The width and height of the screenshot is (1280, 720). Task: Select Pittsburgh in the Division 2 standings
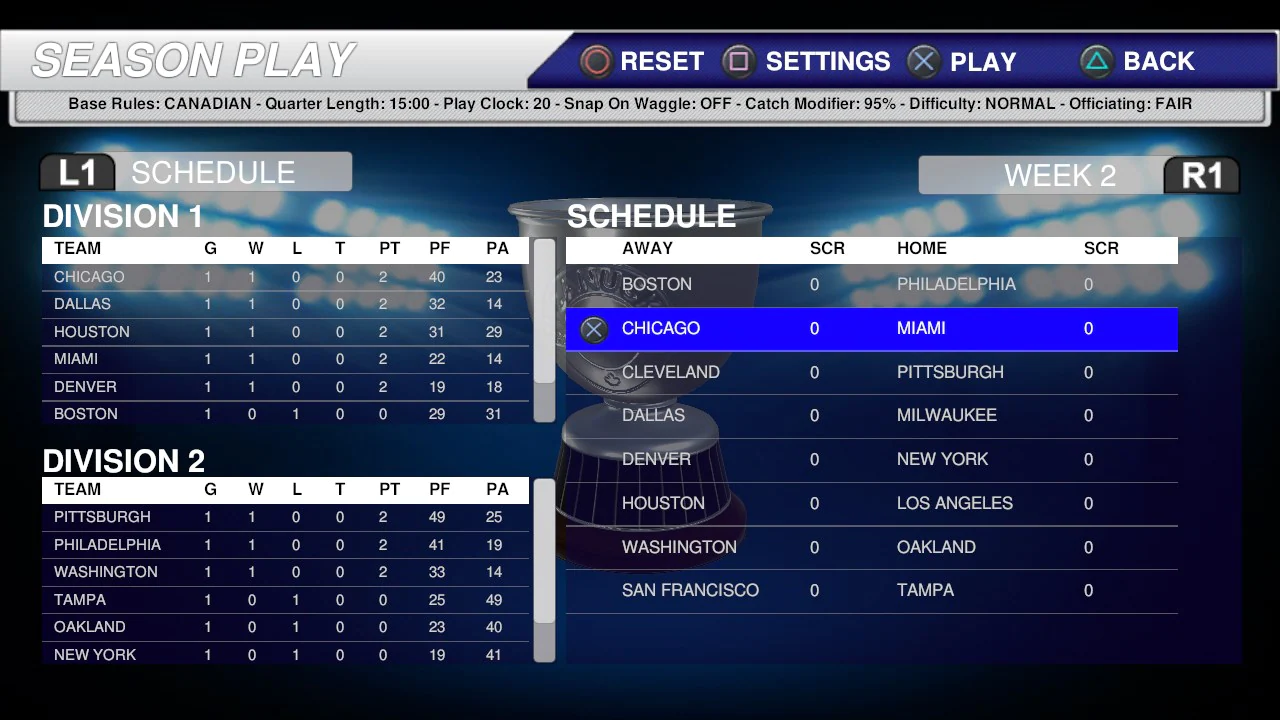click(x=102, y=517)
